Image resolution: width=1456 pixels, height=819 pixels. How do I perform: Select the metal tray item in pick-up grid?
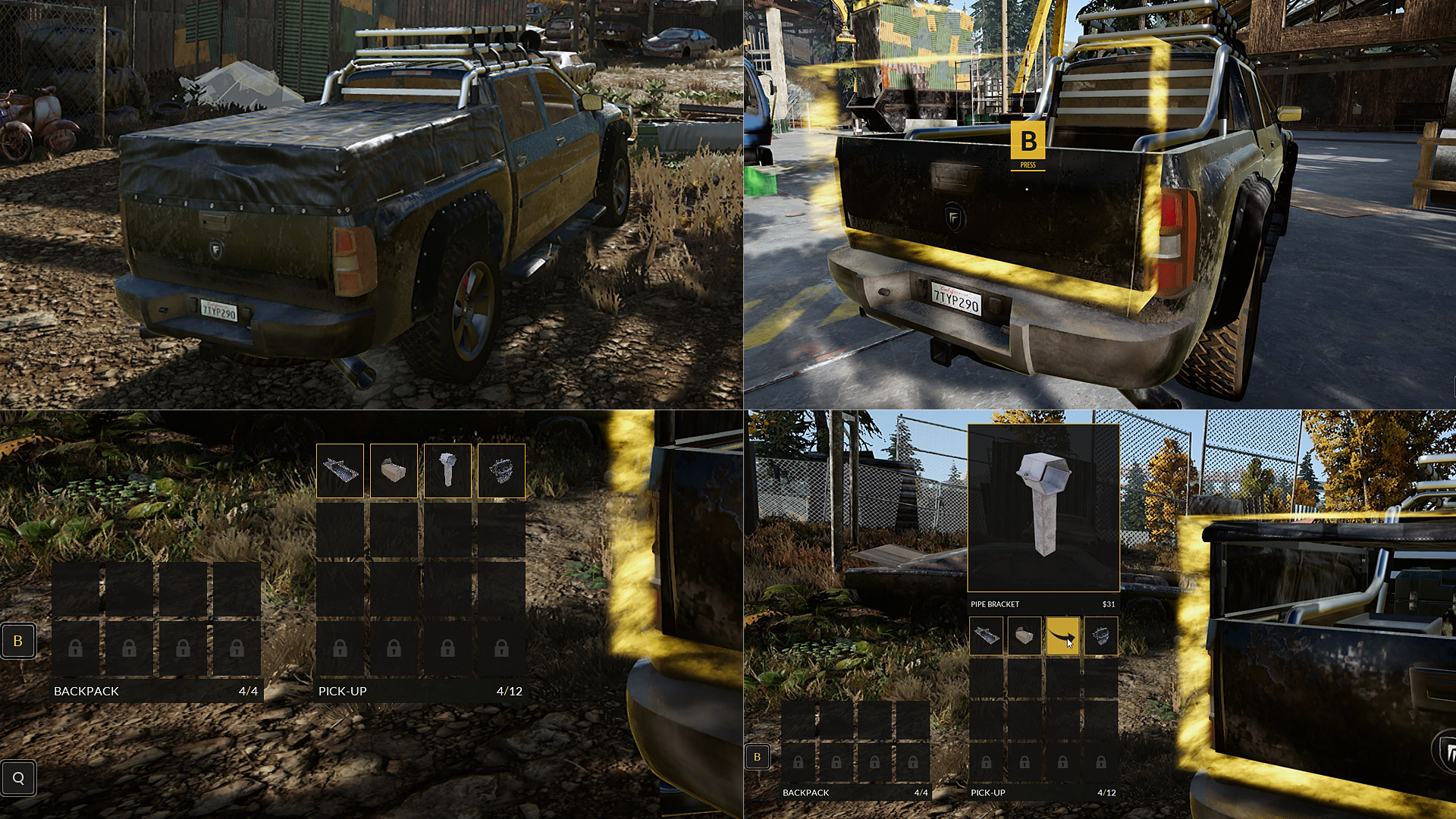[340, 470]
